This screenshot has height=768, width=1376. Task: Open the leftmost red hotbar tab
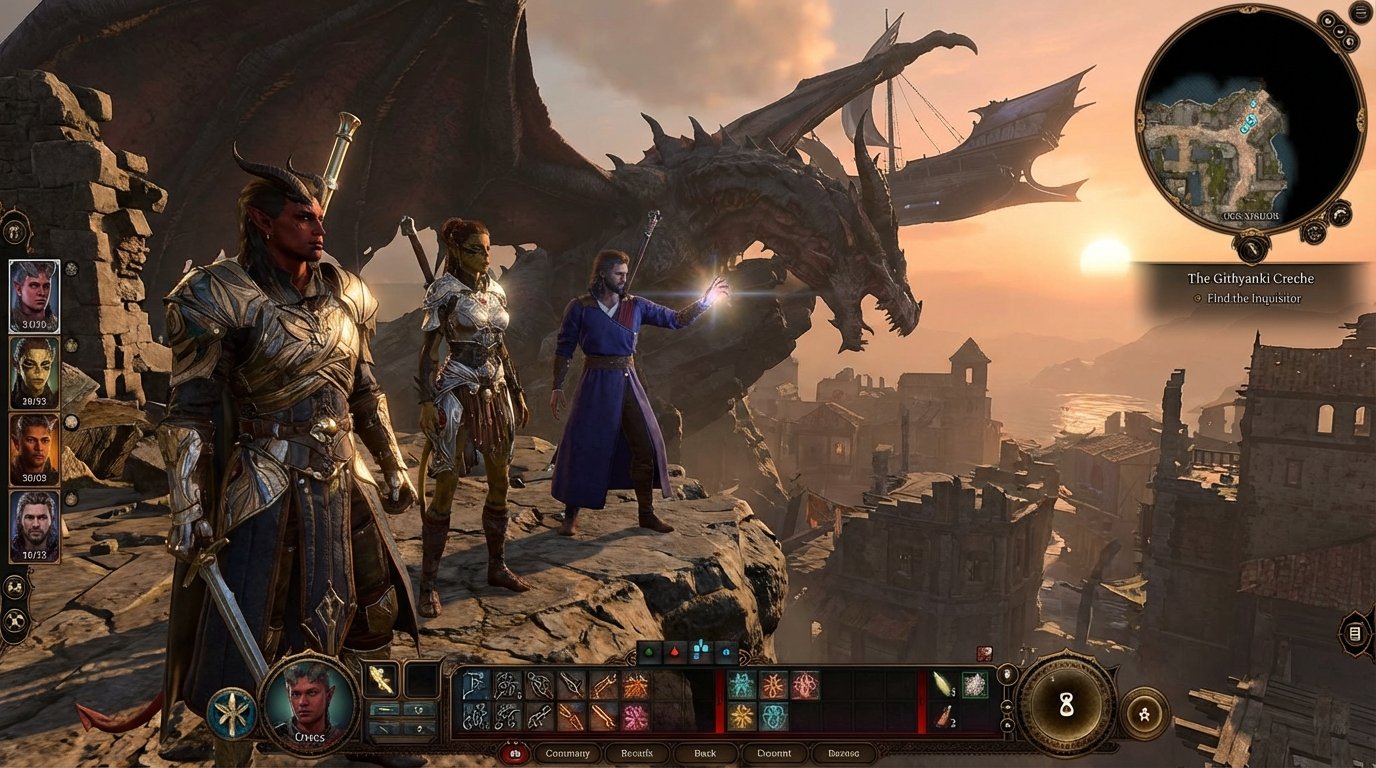click(x=514, y=753)
